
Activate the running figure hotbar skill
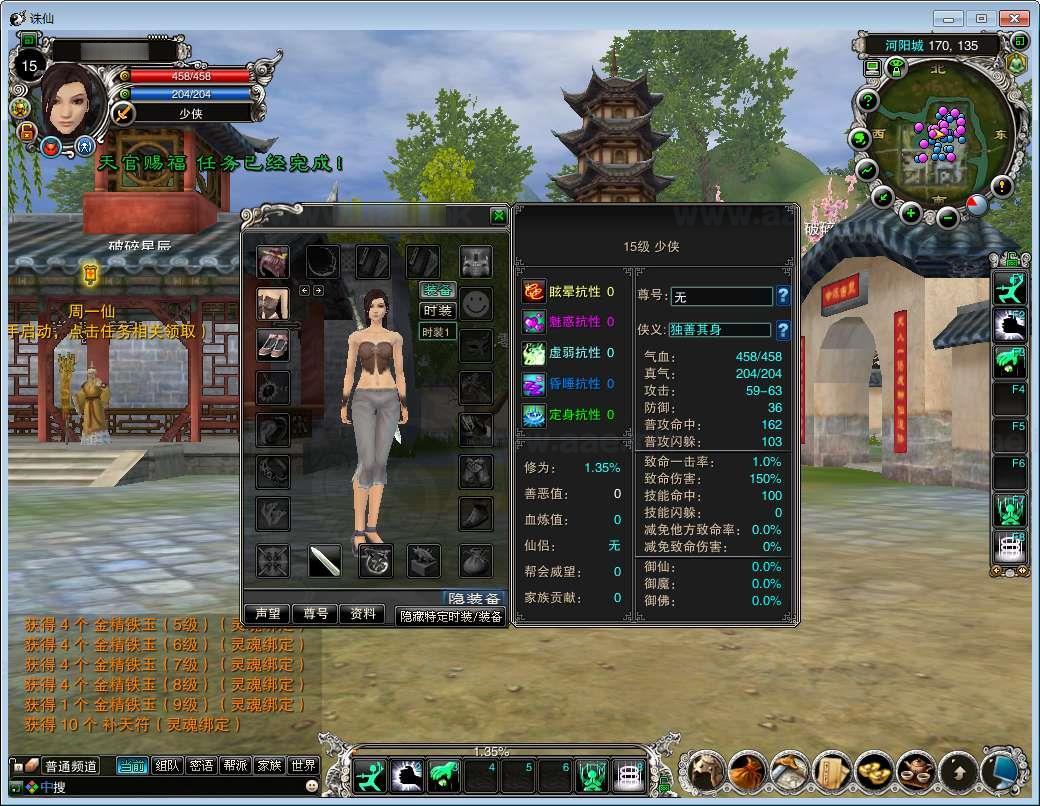click(369, 775)
